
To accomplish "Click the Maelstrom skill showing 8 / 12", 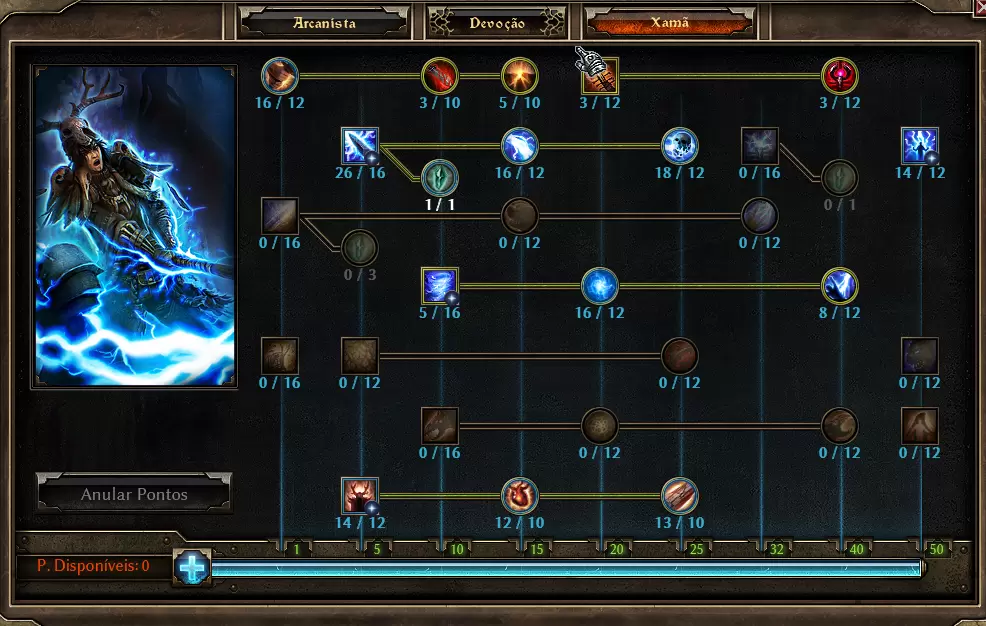I will [840, 286].
